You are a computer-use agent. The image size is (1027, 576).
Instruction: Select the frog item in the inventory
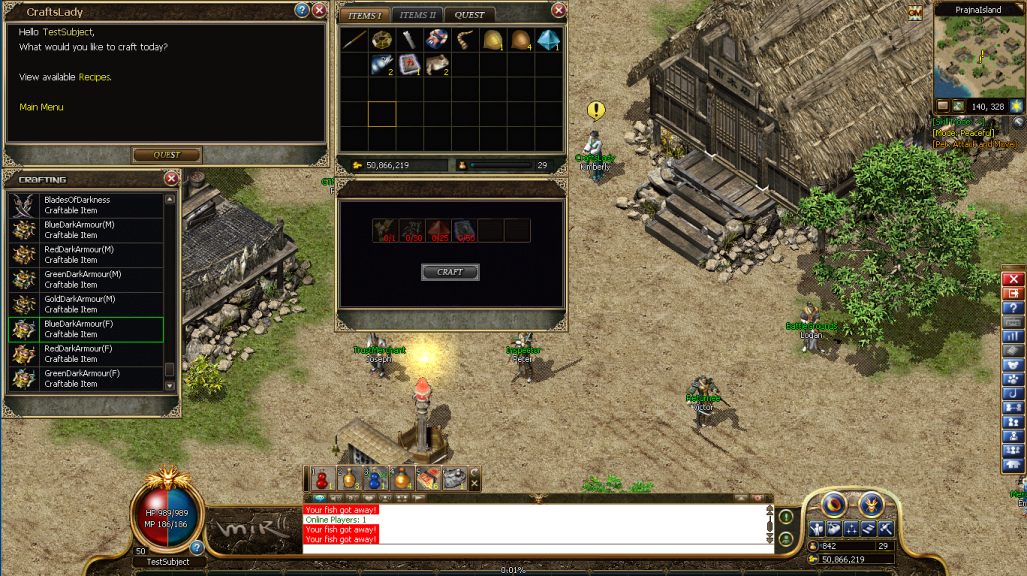(435, 65)
